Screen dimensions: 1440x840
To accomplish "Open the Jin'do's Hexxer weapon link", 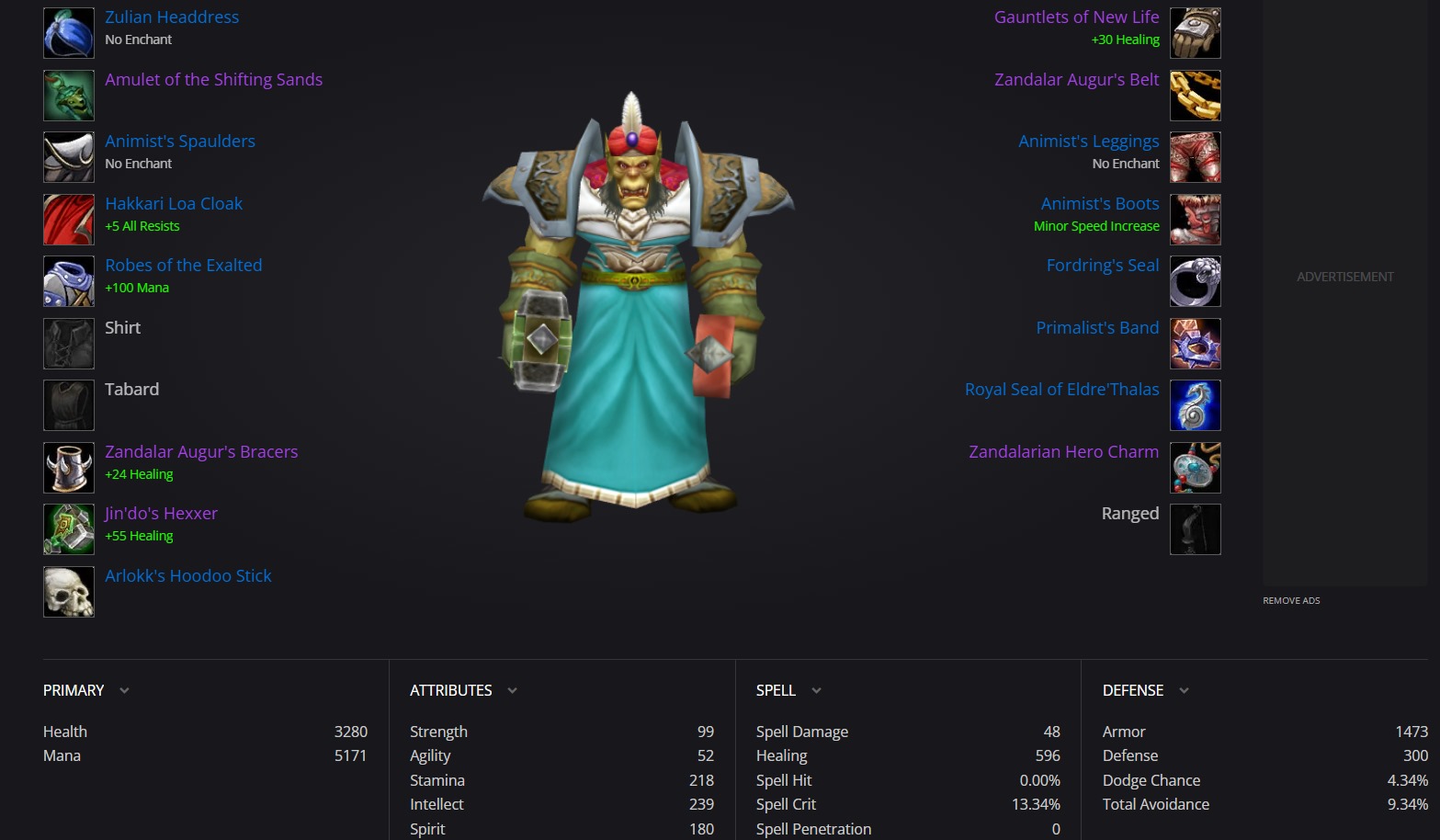I will 162,514.
